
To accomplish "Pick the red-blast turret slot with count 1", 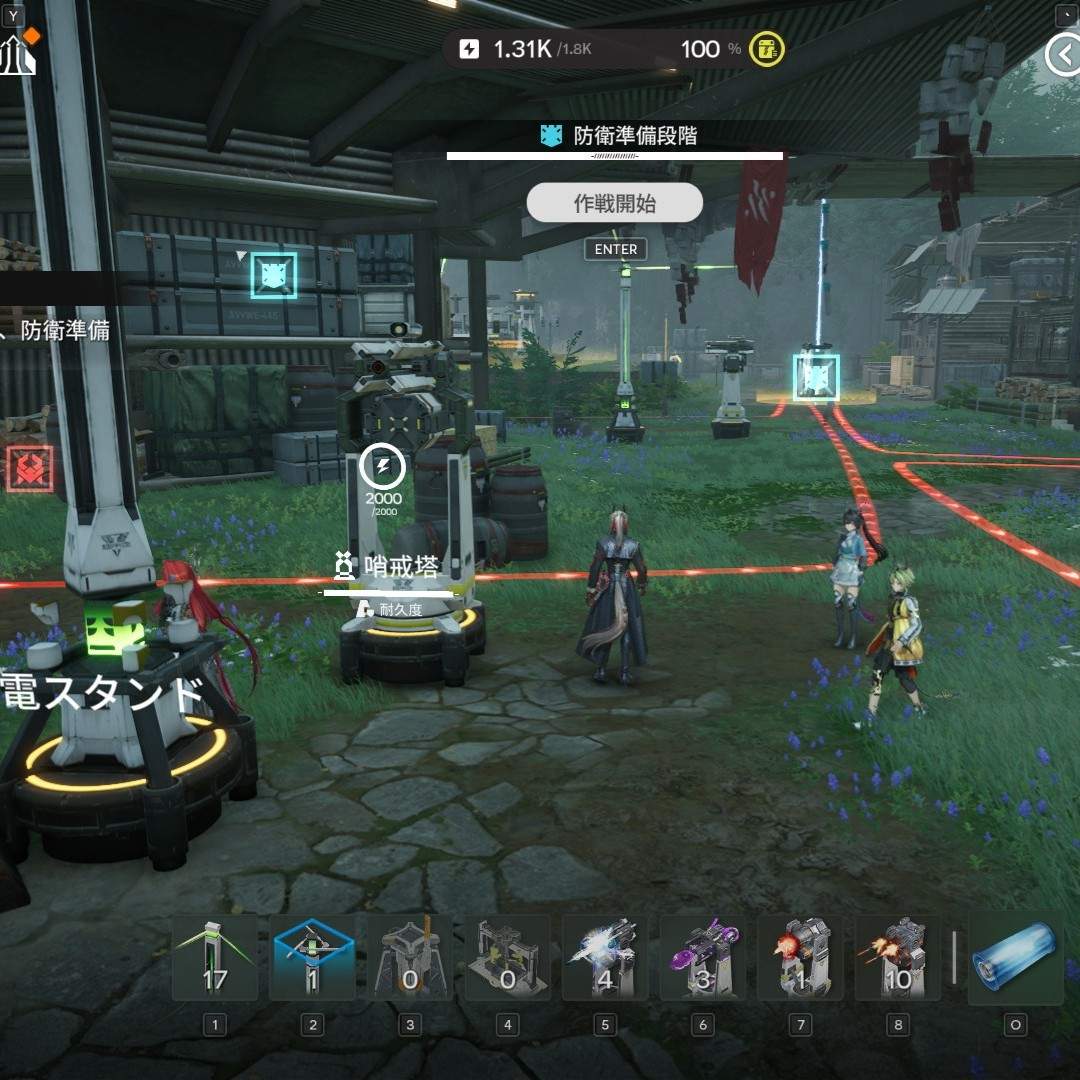I will pyautogui.click(x=800, y=959).
